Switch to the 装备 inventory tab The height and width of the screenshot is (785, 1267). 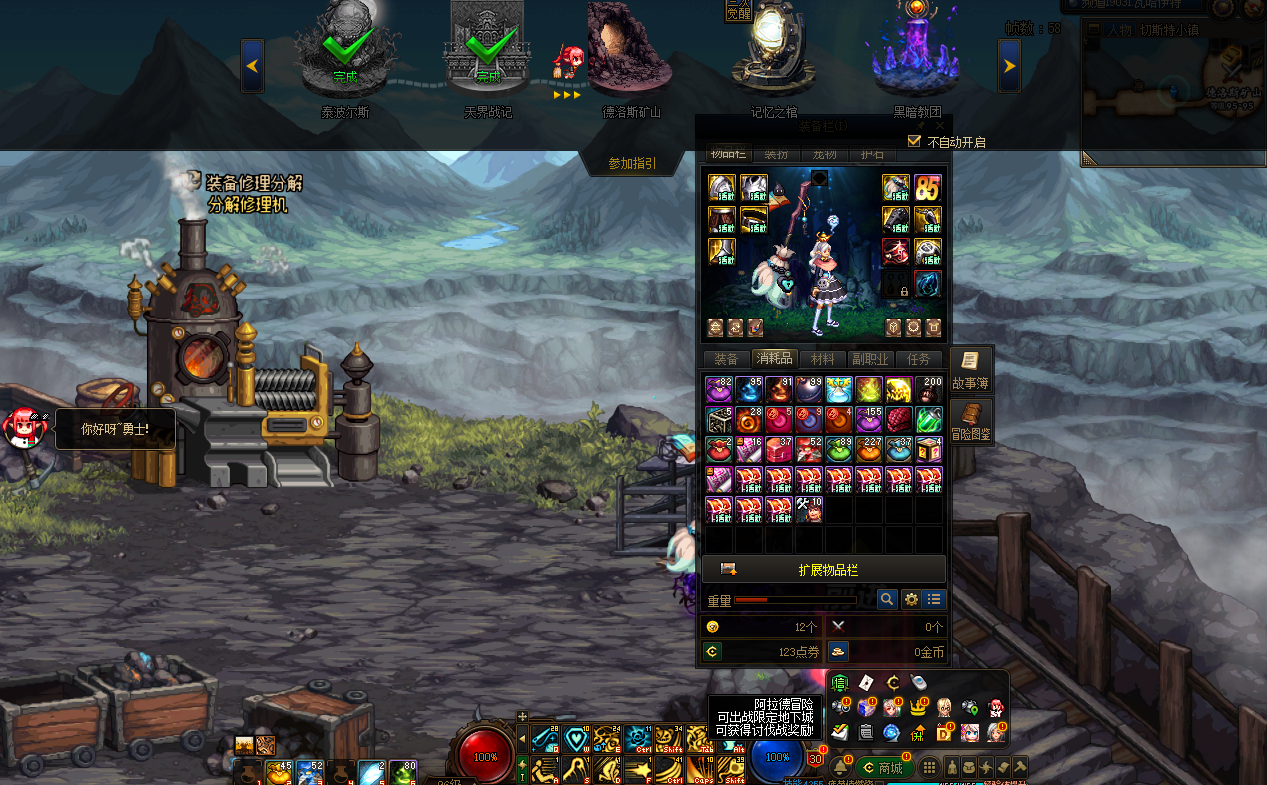pos(727,359)
